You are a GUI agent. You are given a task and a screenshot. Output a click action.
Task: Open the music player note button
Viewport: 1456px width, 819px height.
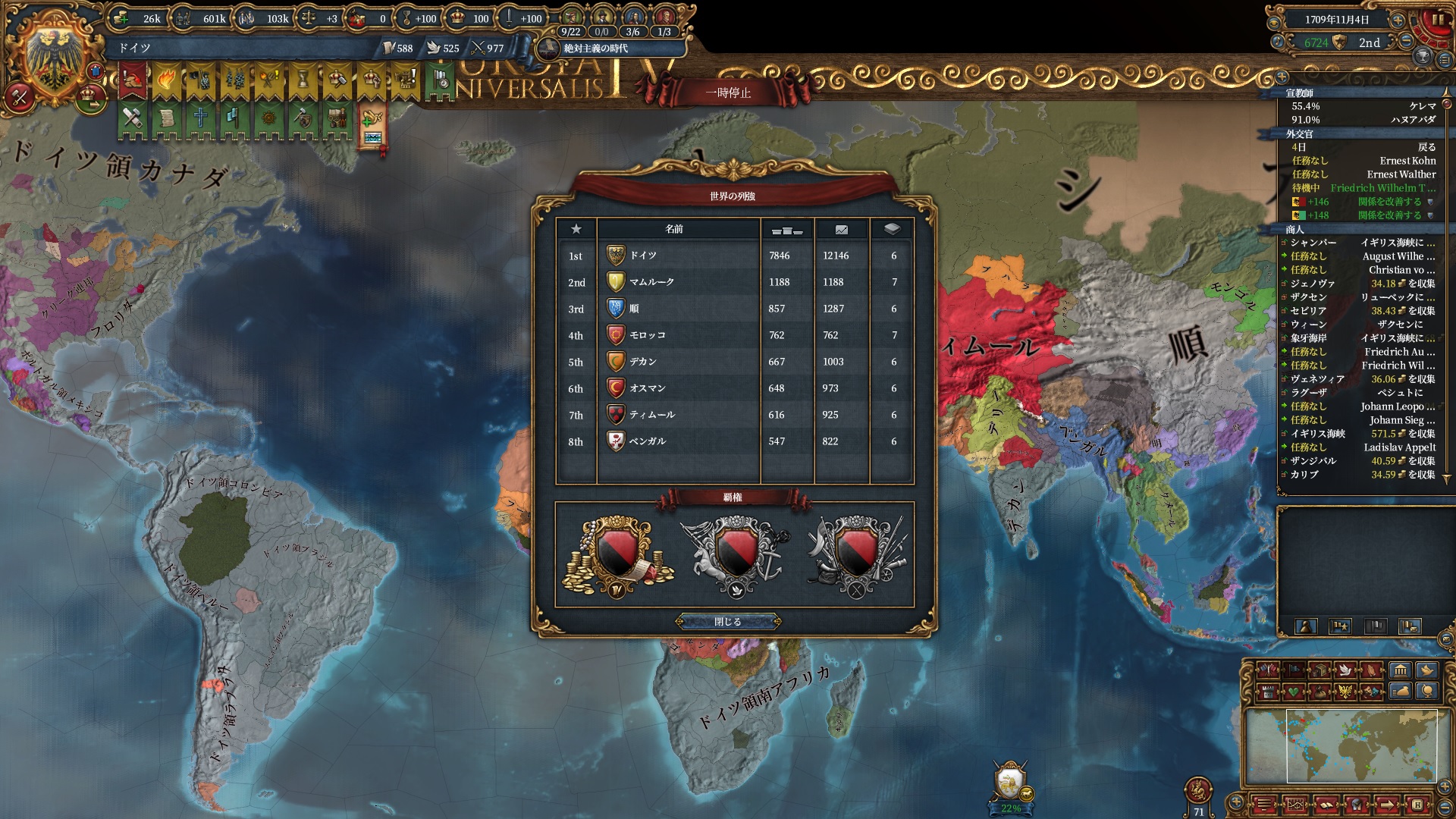1277,42
